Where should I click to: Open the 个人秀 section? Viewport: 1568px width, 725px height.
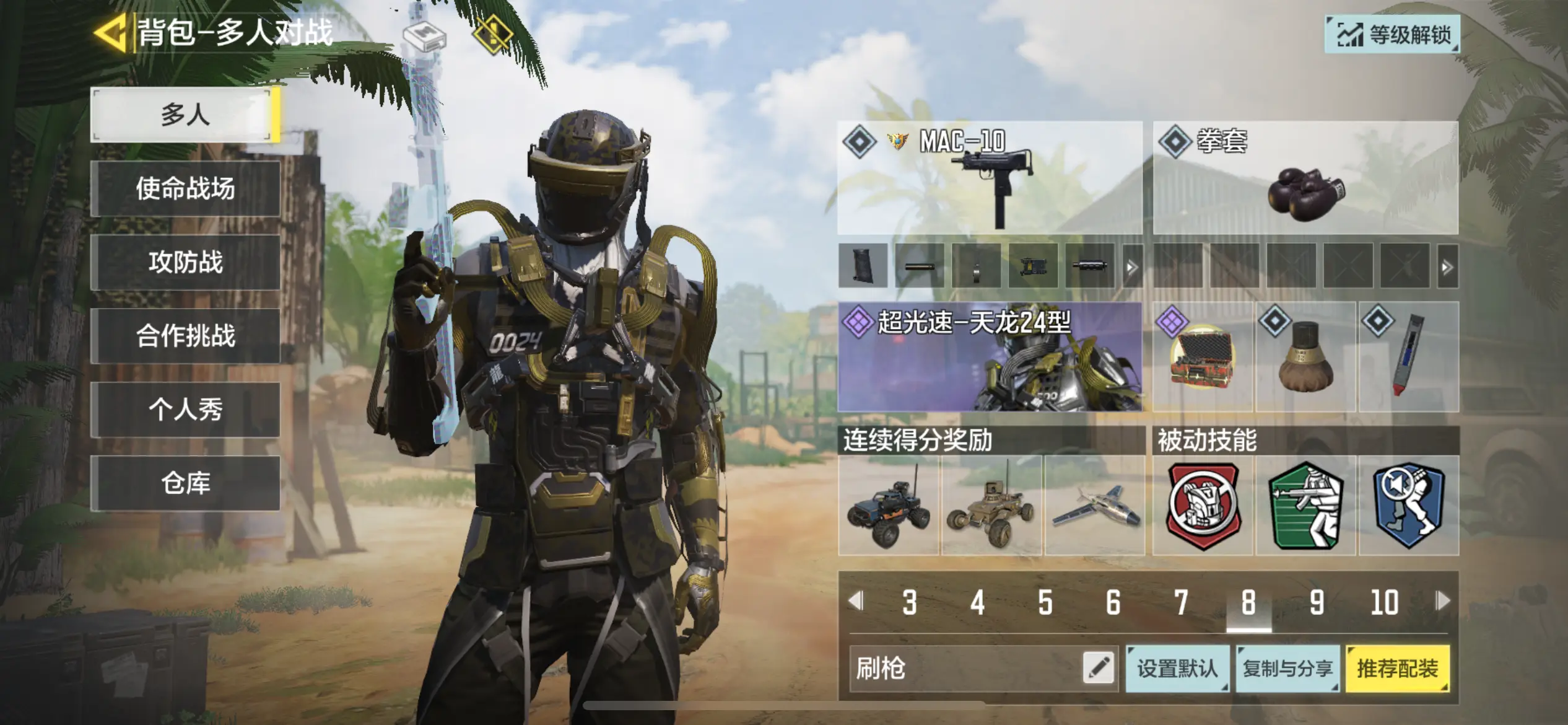tap(185, 410)
